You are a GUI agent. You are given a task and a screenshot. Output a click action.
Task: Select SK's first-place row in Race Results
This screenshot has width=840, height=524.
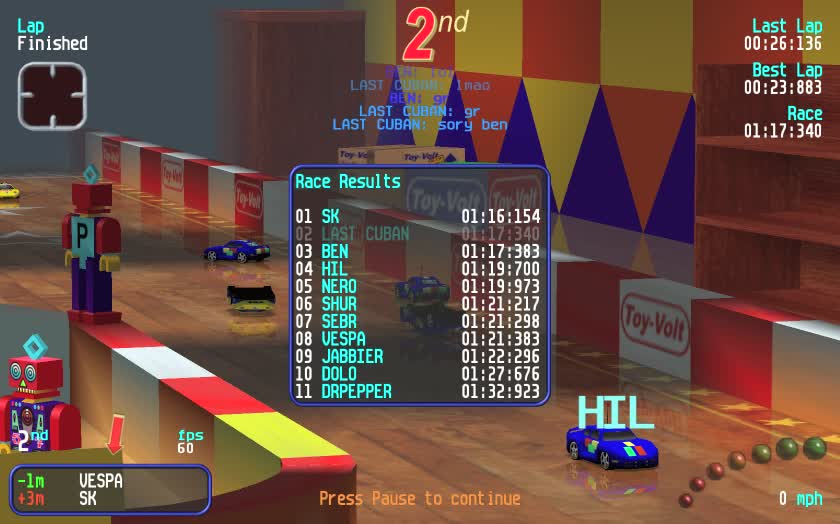point(418,216)
